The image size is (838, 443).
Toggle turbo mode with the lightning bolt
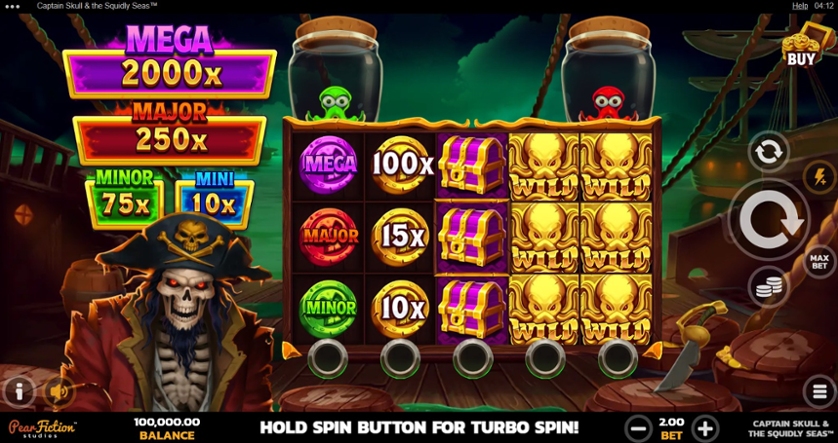tap(816, 175)
